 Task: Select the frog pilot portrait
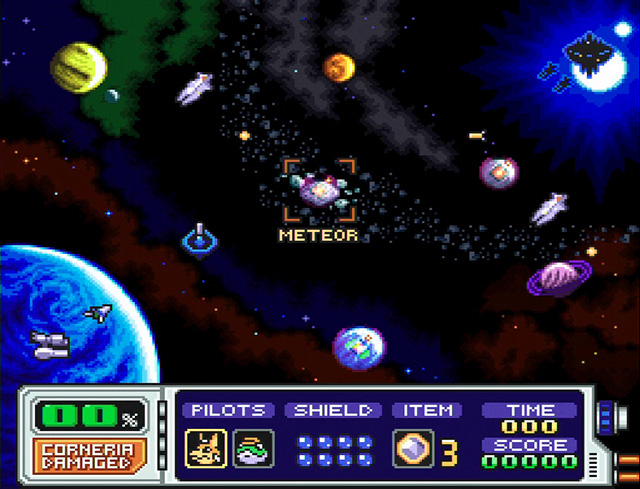click(248, 447)
